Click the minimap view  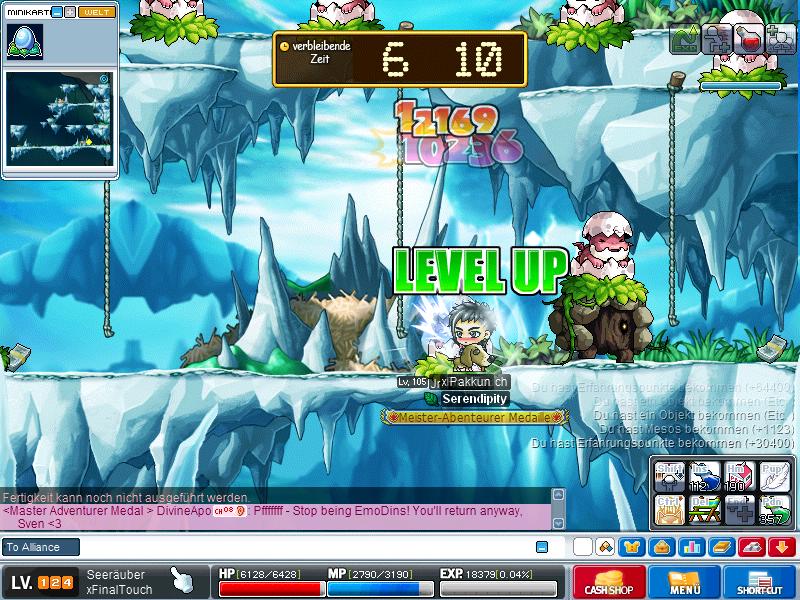pyautogui.click(x=58, y=117)
